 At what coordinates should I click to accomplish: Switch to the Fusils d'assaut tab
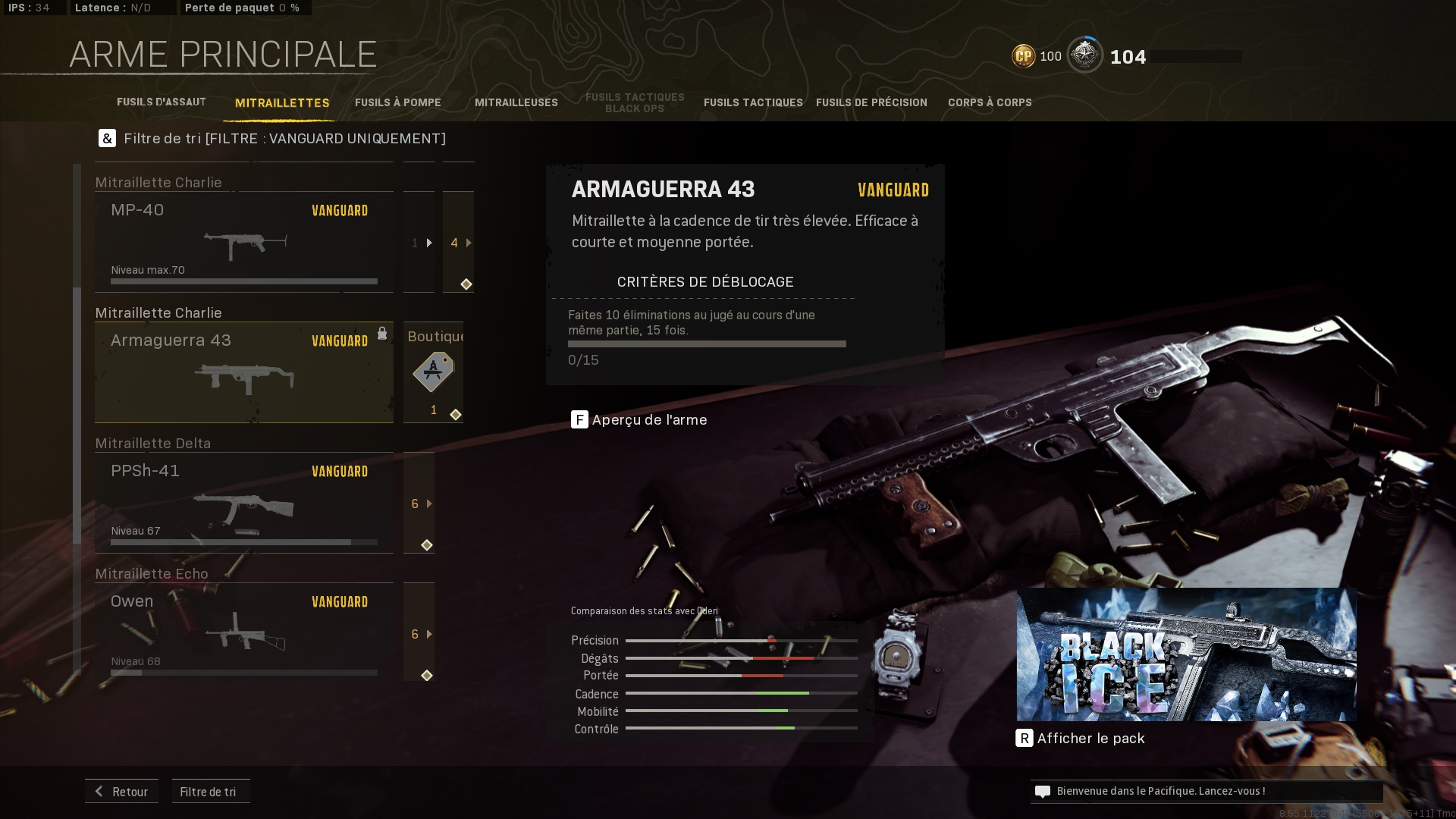click(162, 101)
